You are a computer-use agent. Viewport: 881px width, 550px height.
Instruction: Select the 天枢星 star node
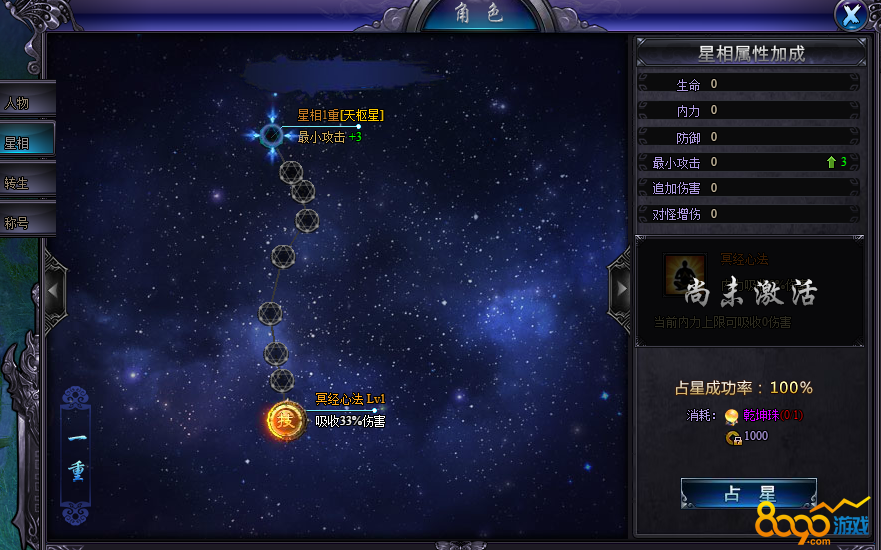pyautogui.click(x=272, y=135)
